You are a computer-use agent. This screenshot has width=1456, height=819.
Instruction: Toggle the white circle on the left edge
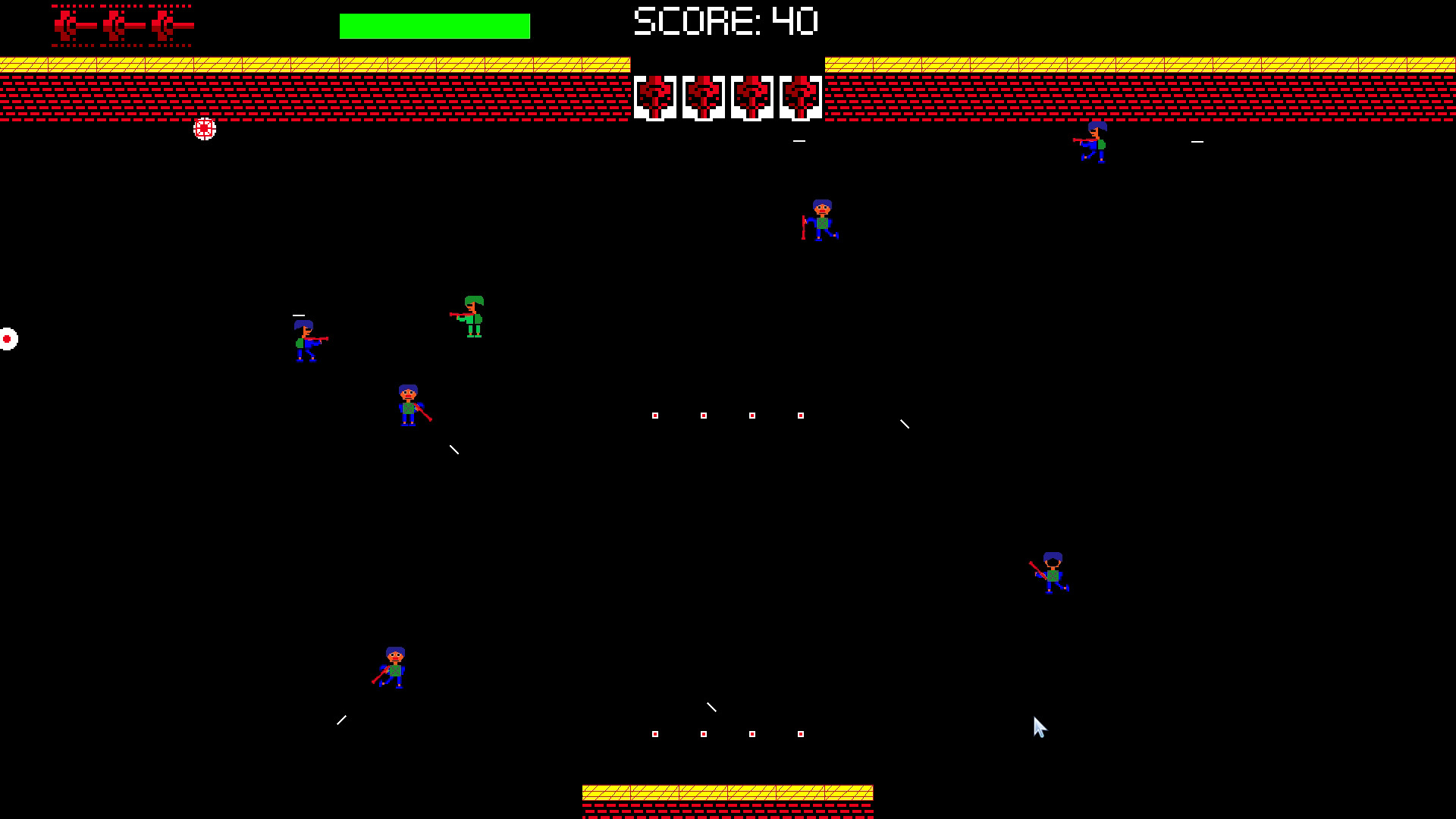pyautogui.click(x=6, y=339)
